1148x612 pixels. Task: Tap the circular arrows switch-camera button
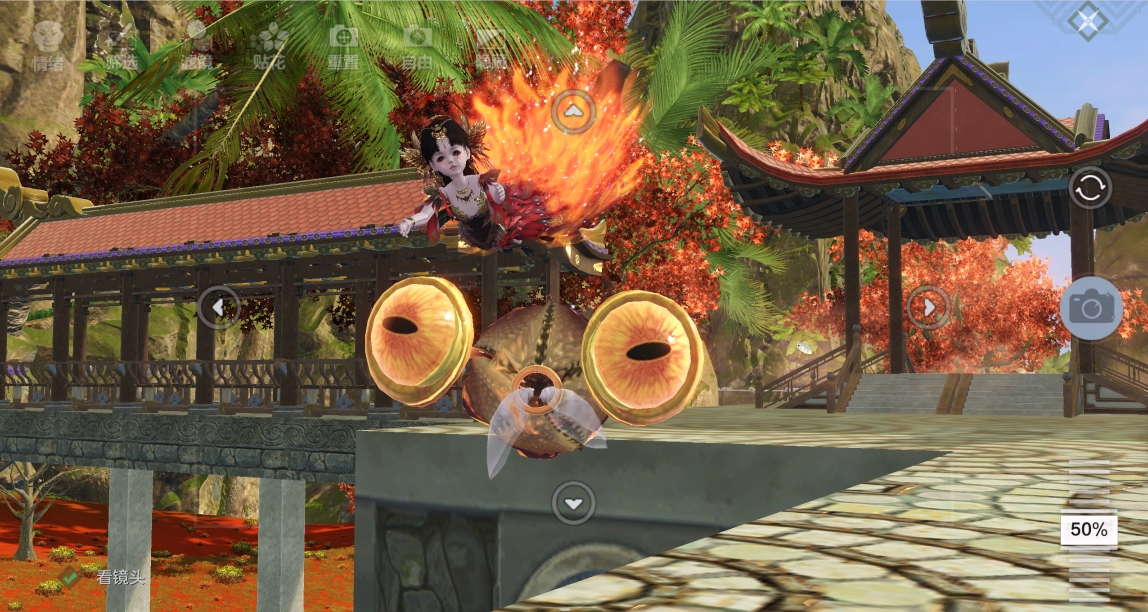click(1090, 188)
